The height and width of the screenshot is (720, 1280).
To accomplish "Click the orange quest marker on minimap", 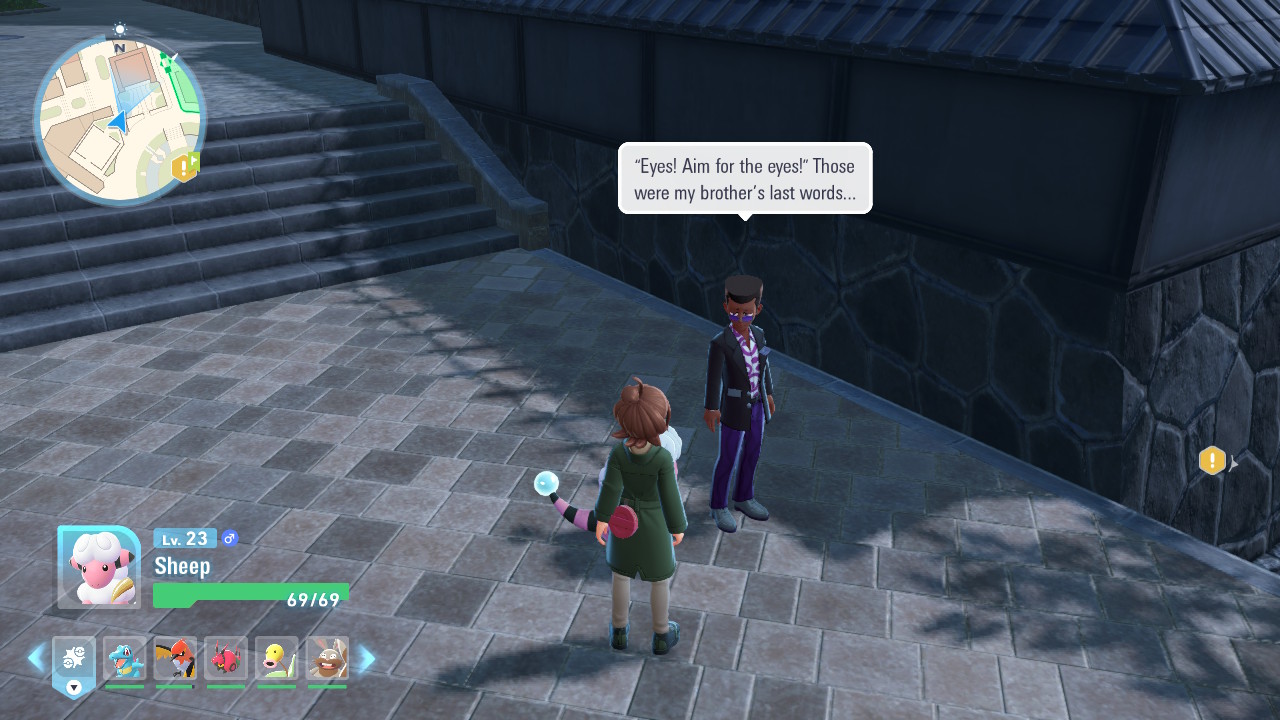I will [185, 167].
